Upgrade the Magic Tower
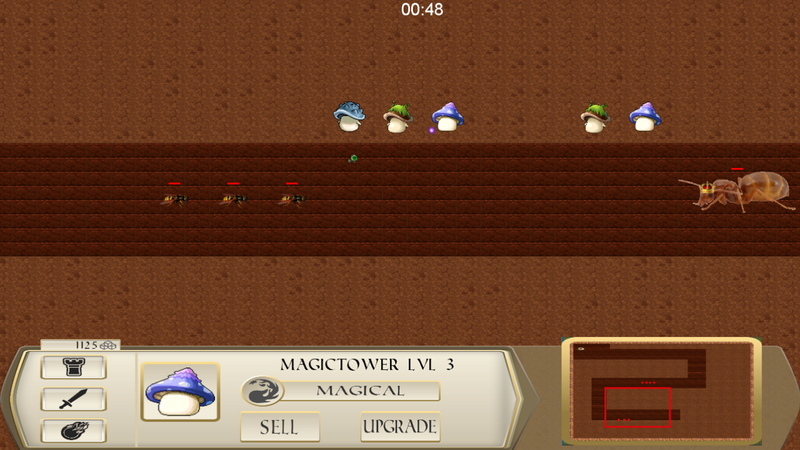Screen dimensions: 800x450 pyautogui.click(x=400, y=427)
